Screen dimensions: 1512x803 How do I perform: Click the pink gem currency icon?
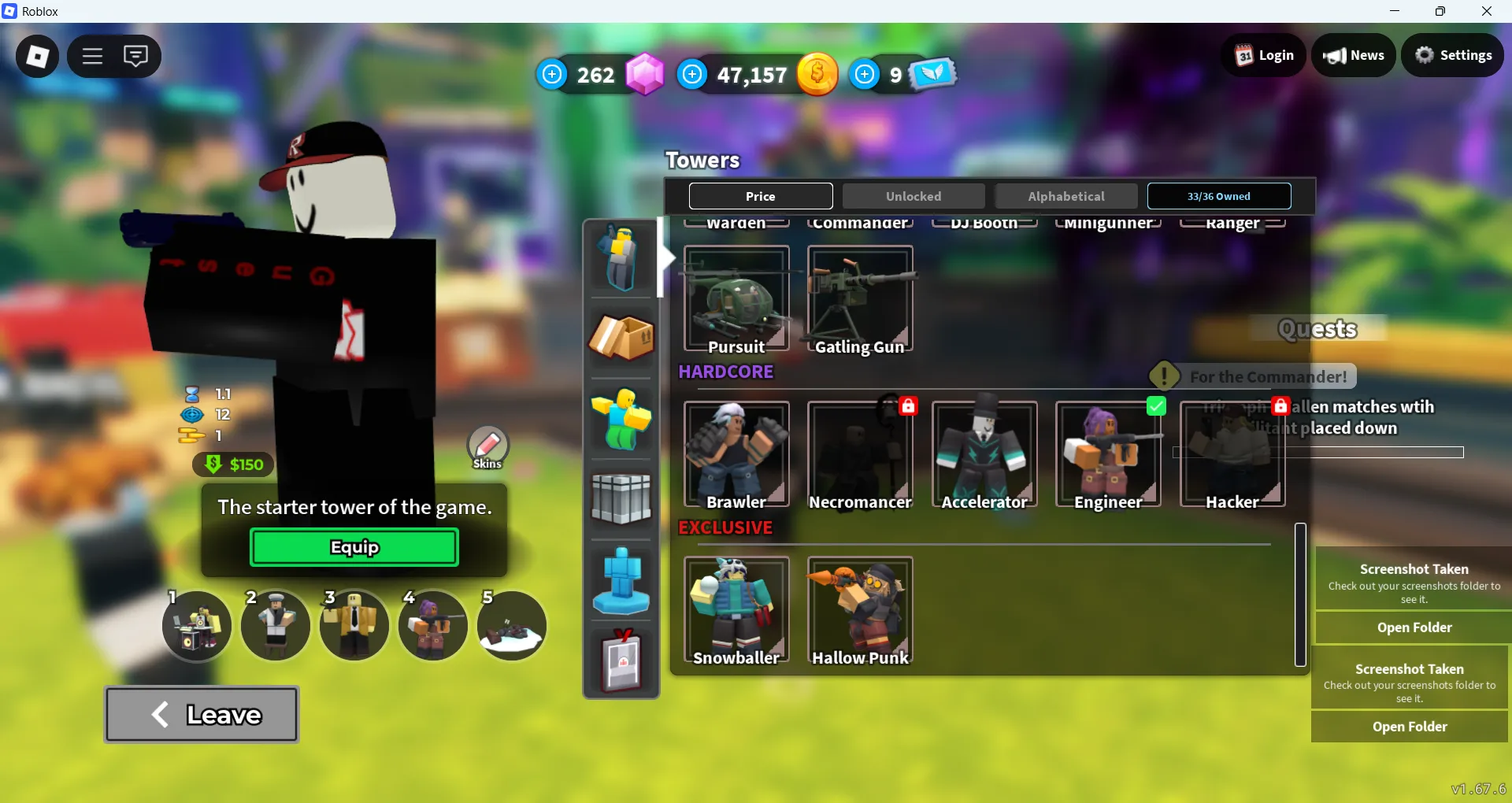tap(646, 74)
